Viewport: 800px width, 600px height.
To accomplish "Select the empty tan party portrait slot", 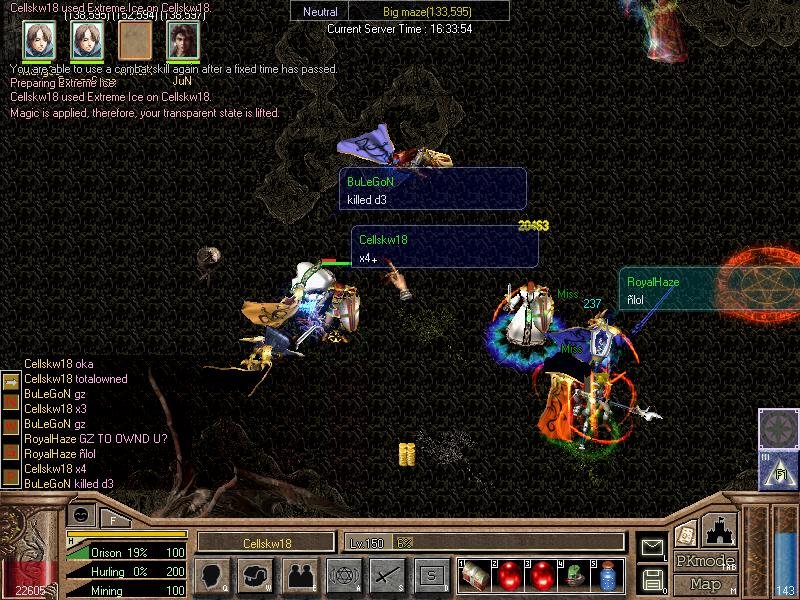I will [x=135, y=40].
